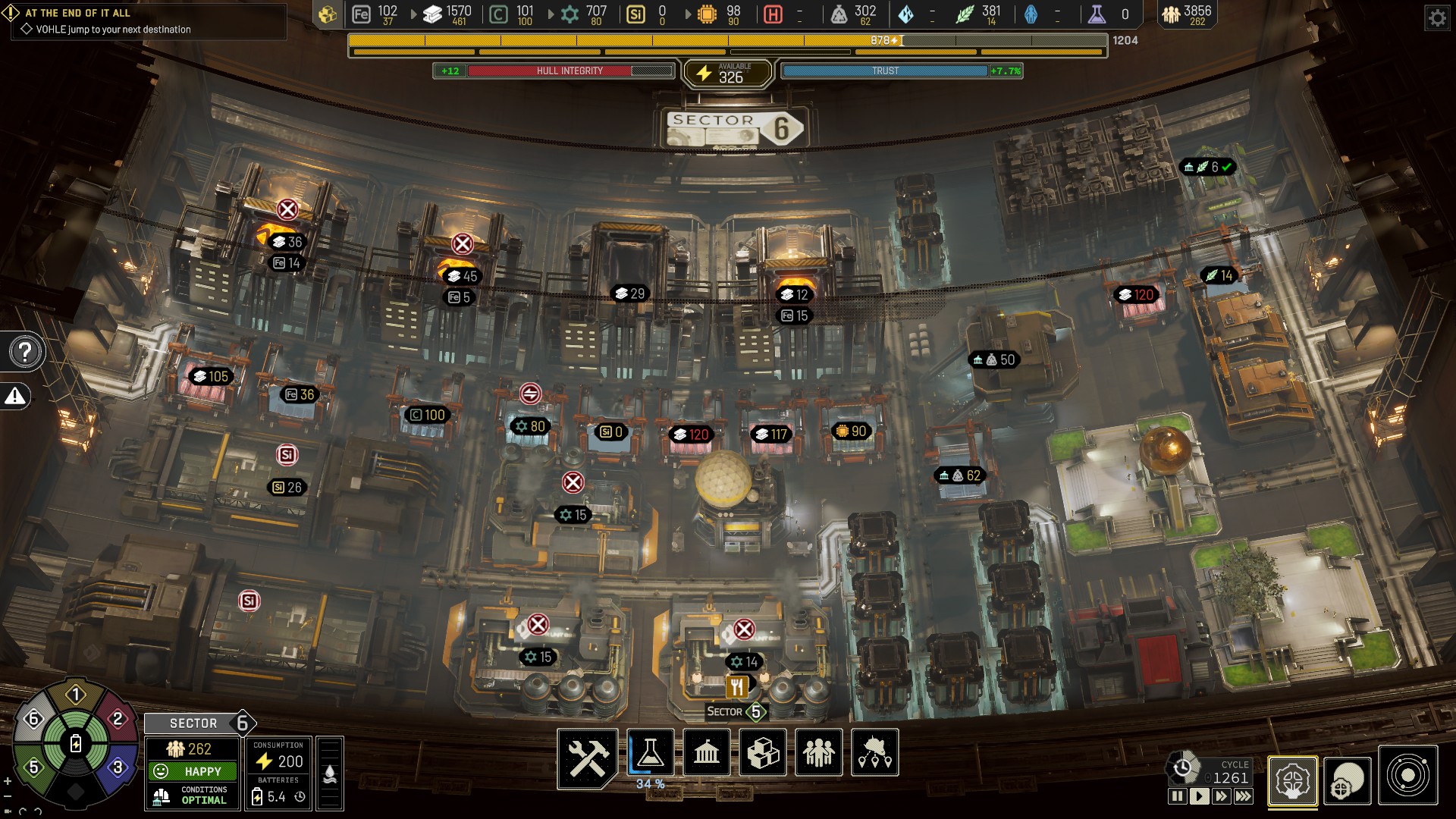Open the ship expedition markers menu
Image resolution: width=1456 pixels, height=819 pixels.
click(x=875, y=753)
